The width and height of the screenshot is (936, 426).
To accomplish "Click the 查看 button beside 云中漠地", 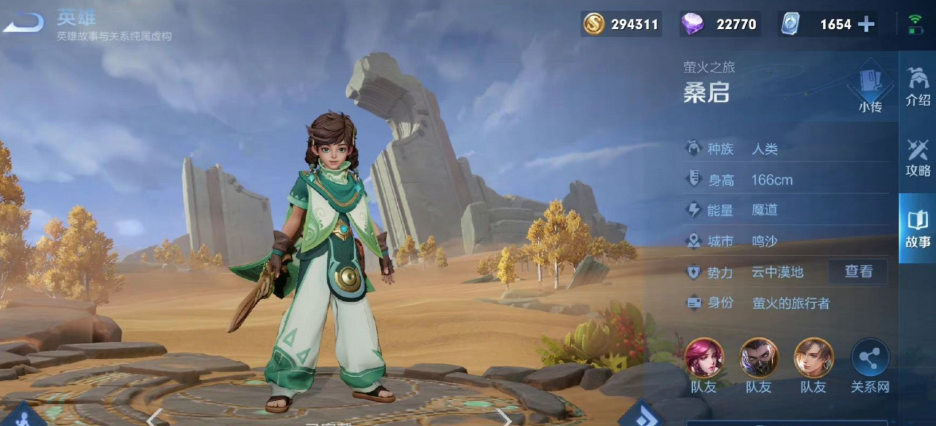I will (858, 271).
